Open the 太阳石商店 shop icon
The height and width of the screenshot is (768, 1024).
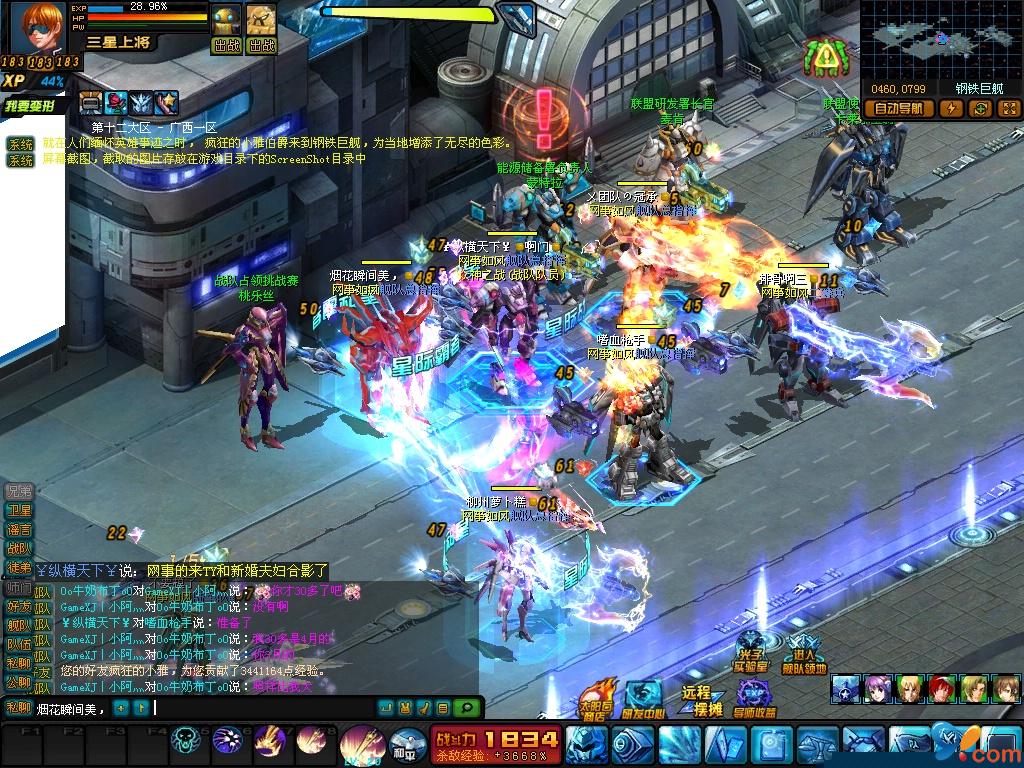pyautogui.click(x=598, y=698)
